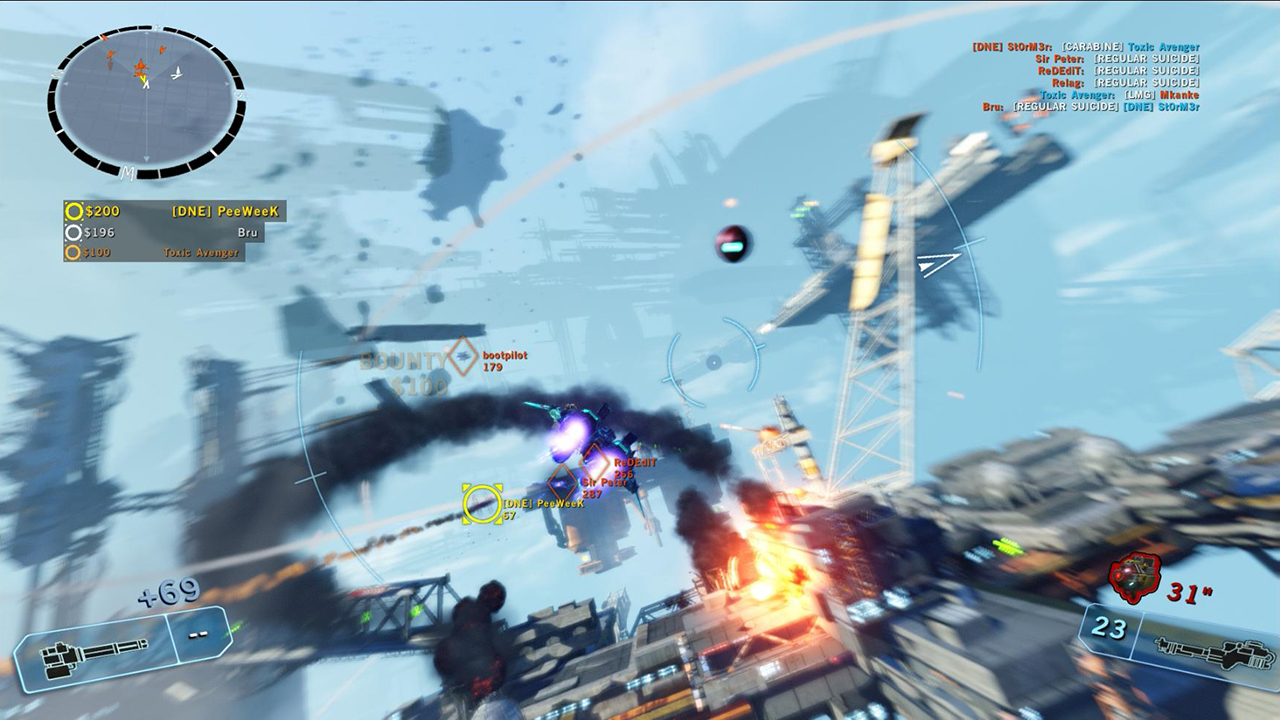Screen dimensions: 1280x720
Task: Click the ReDEdiT player nameplate
Action: [x=633, y=464]
